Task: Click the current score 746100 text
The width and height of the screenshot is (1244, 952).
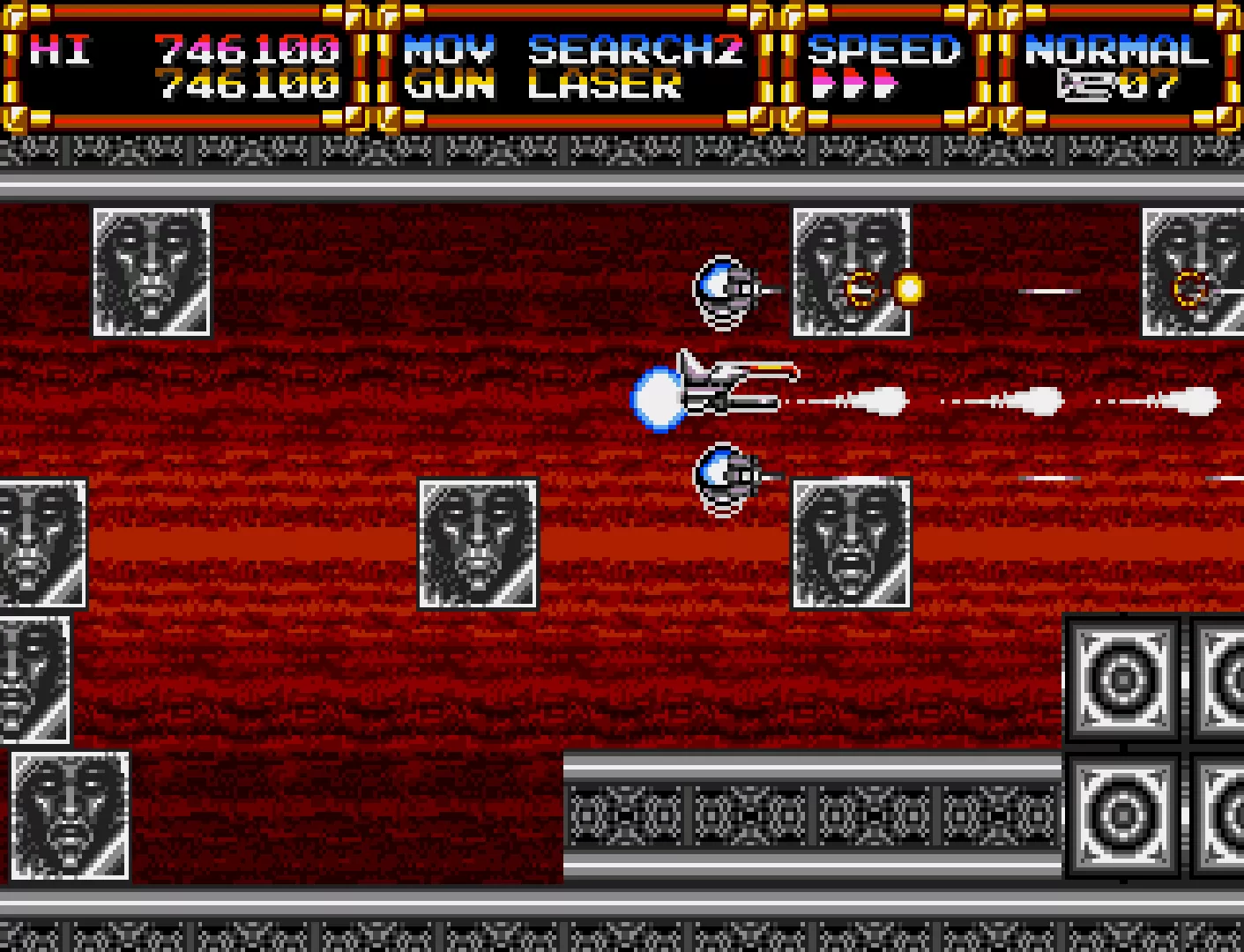Action: click(251, 86)
